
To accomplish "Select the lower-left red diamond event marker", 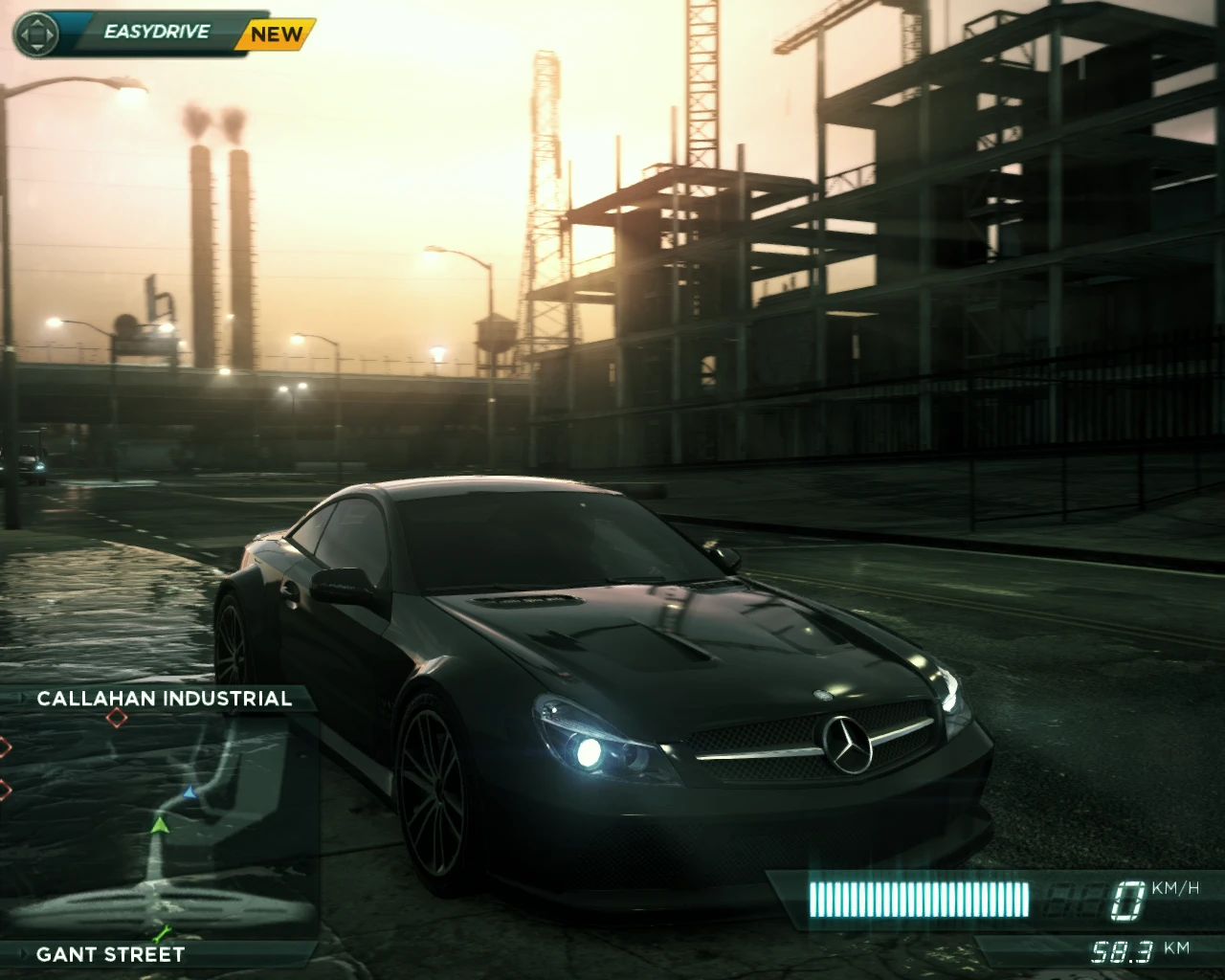I will coord(4,789).
